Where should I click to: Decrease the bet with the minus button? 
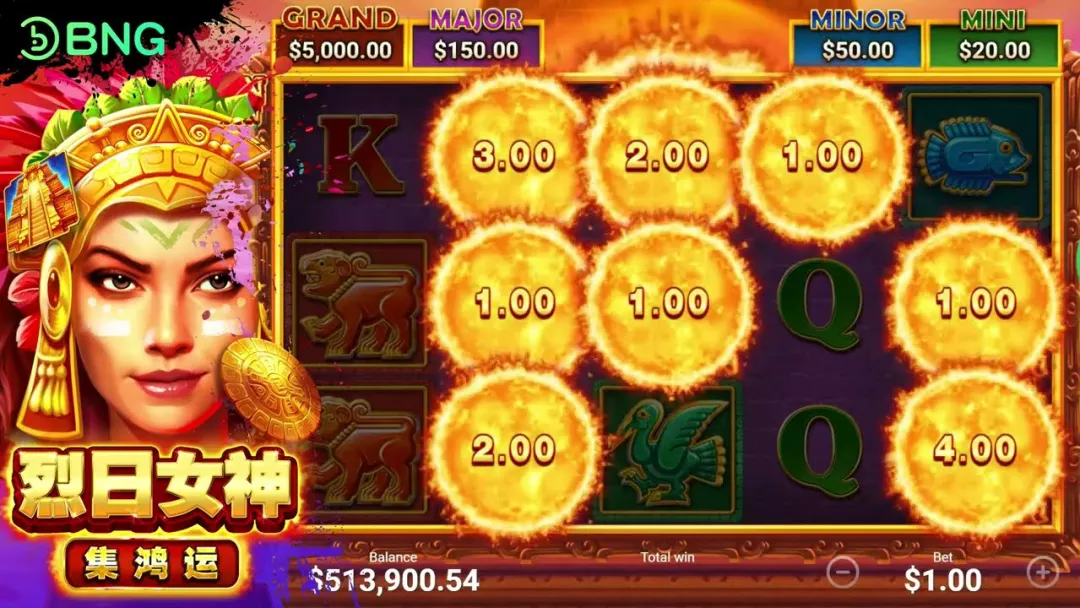(x=843, y=572)
